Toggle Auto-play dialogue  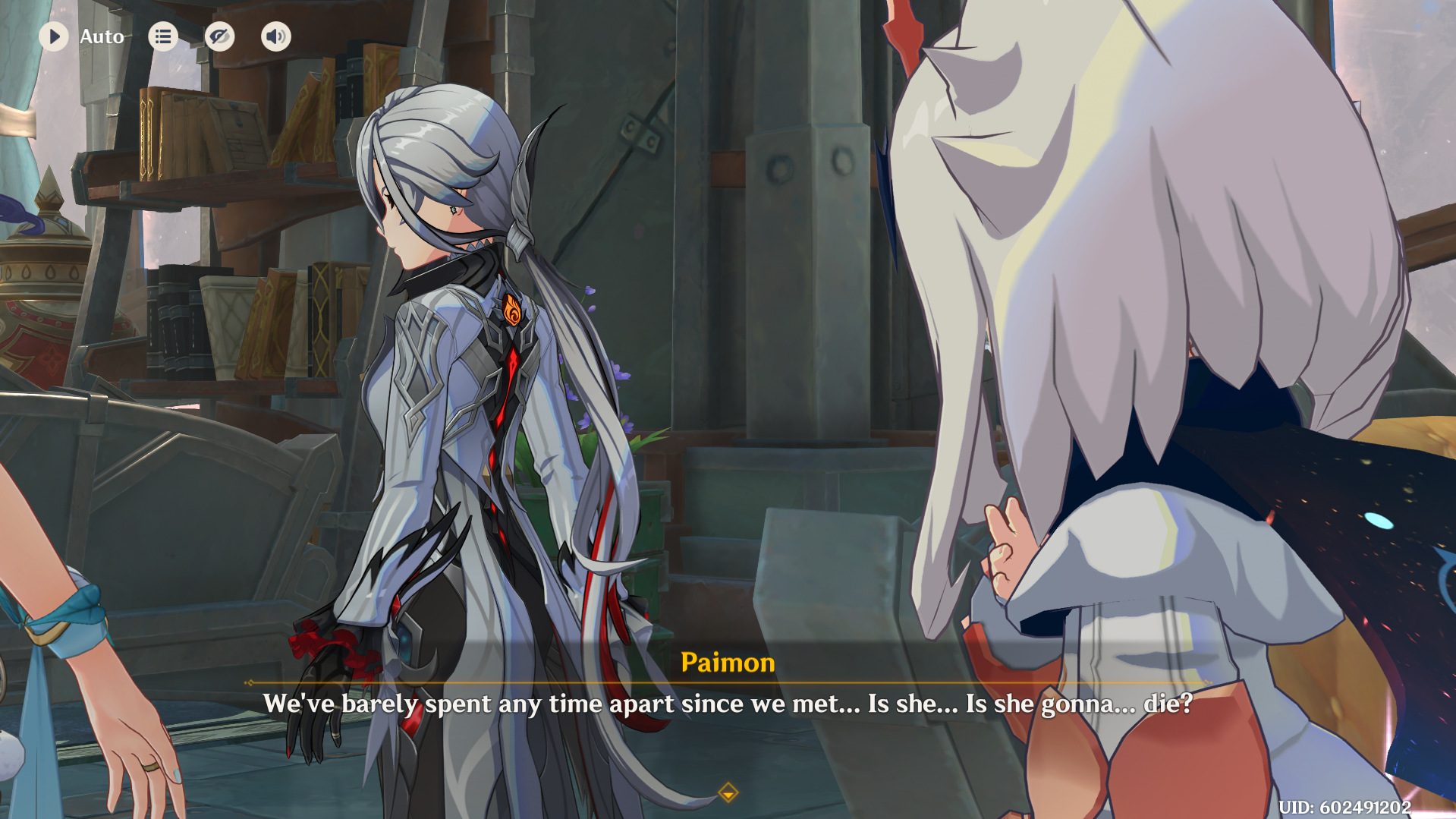(54, 36)
